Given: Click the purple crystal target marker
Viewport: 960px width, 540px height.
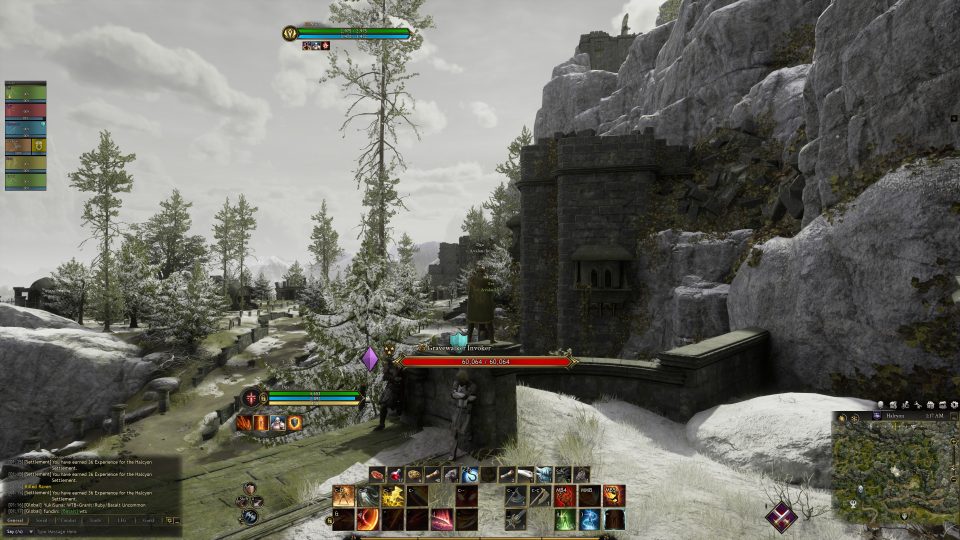Looking at the screenshot, I should point(370,358).
